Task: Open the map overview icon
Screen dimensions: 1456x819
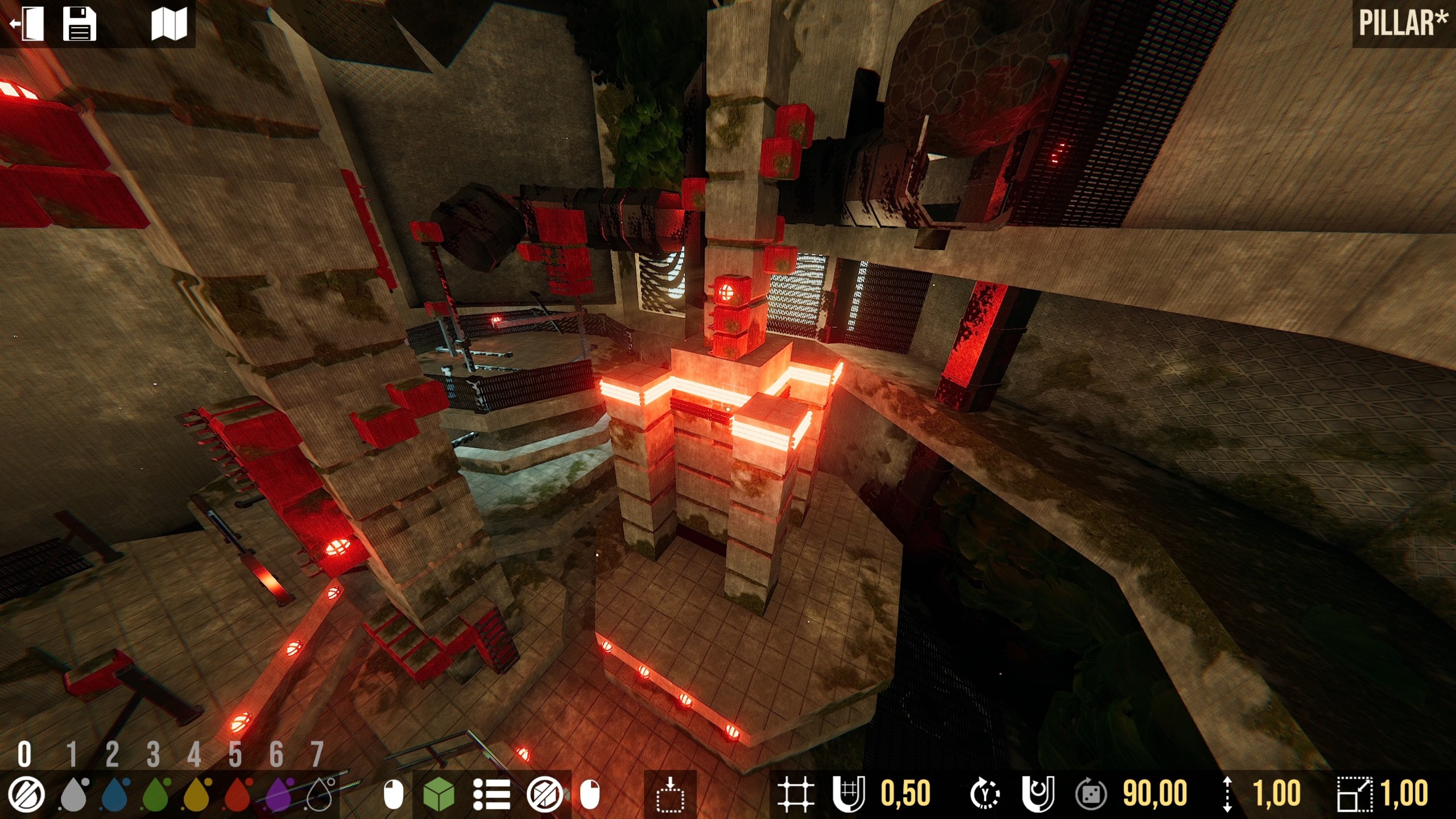Action: coord(170,24)
